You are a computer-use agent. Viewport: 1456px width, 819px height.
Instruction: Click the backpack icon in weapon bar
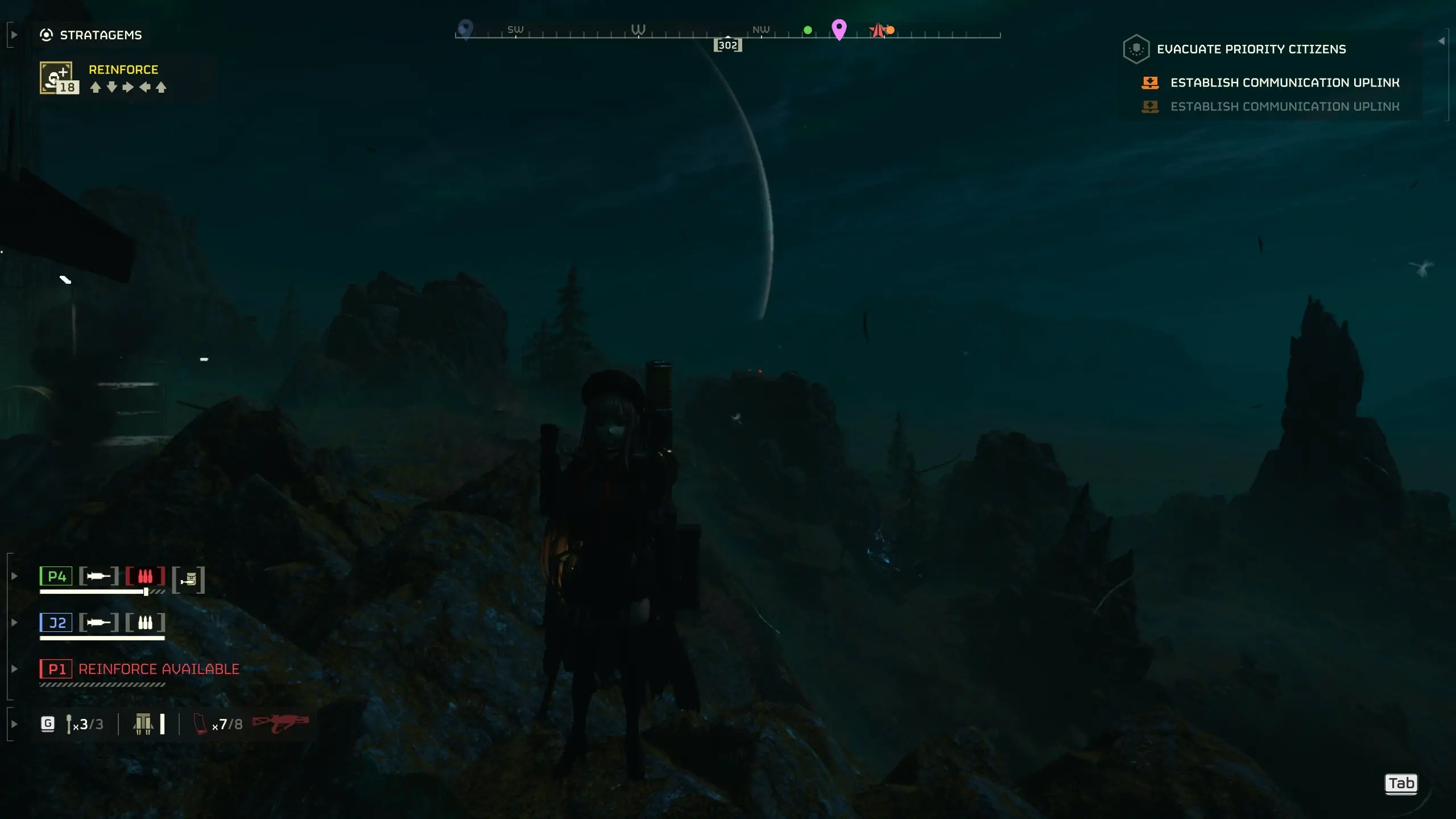[x=143, y=724]
